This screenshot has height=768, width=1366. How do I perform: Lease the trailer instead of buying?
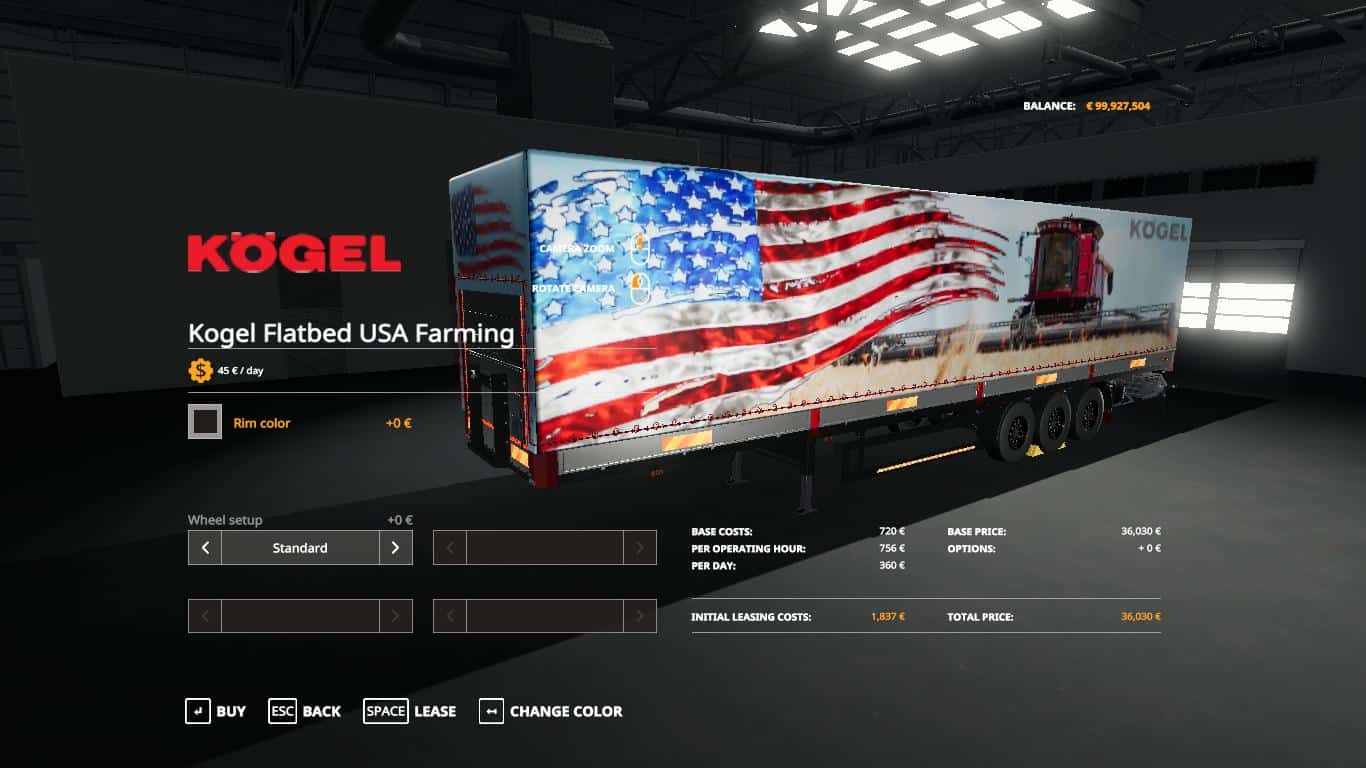tap(409, 711)
